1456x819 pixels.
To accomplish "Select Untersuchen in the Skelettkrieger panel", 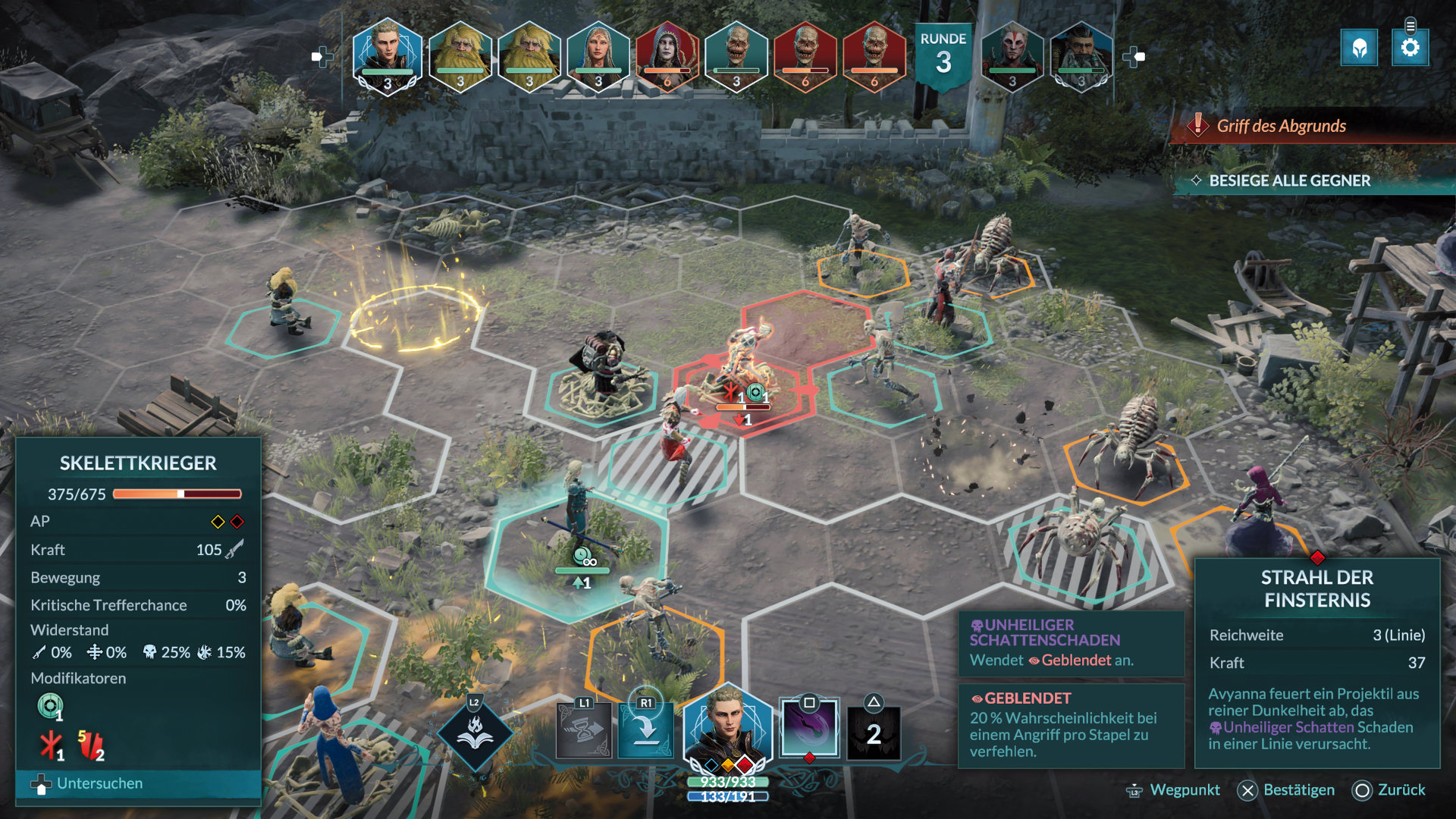I will 99,783.
